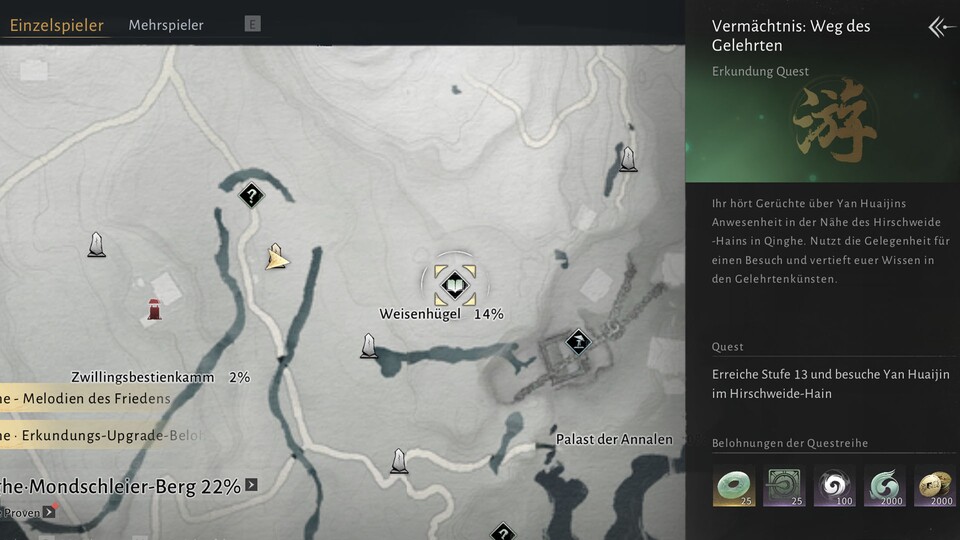Inspect the jade ring reward icon
This screenshot has width=960, height=540.
tap(734, 485)
